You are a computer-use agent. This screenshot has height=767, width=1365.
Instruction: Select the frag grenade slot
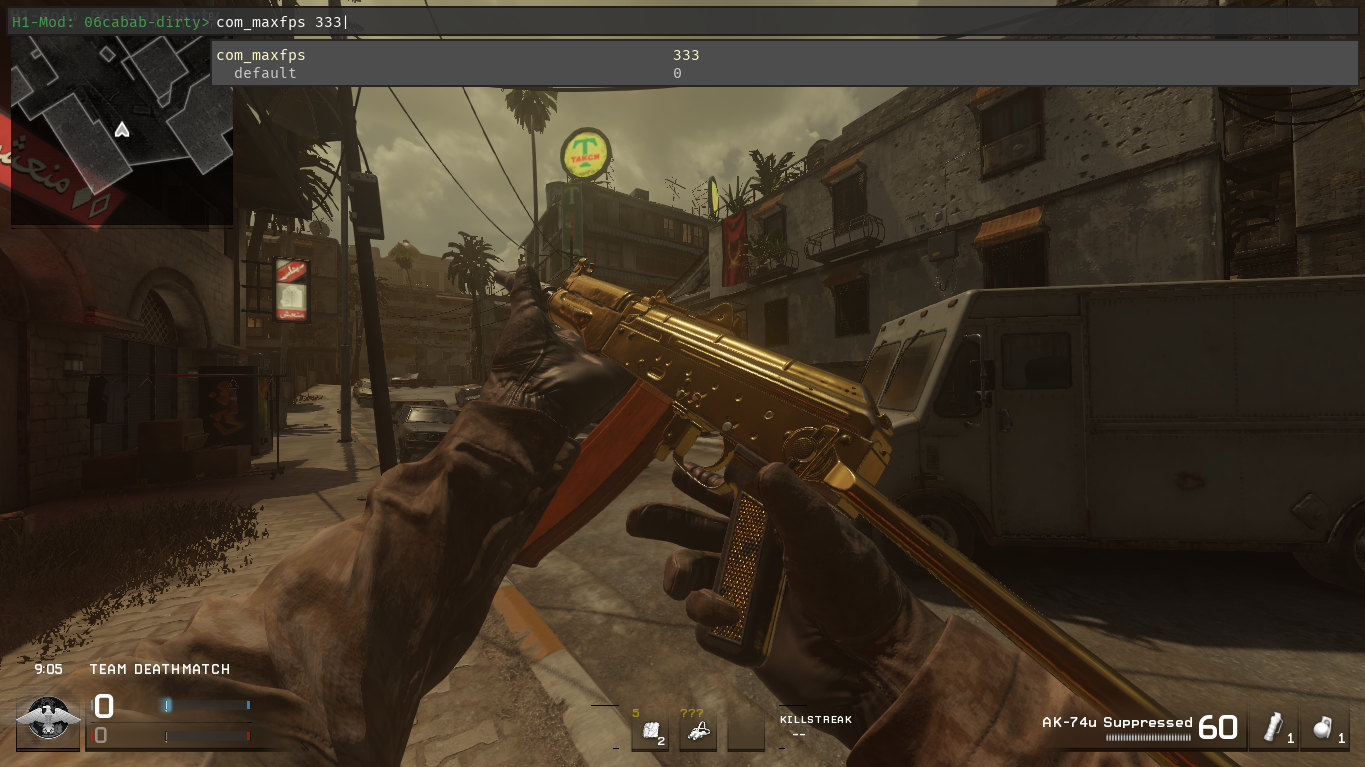click(1326, 728)
